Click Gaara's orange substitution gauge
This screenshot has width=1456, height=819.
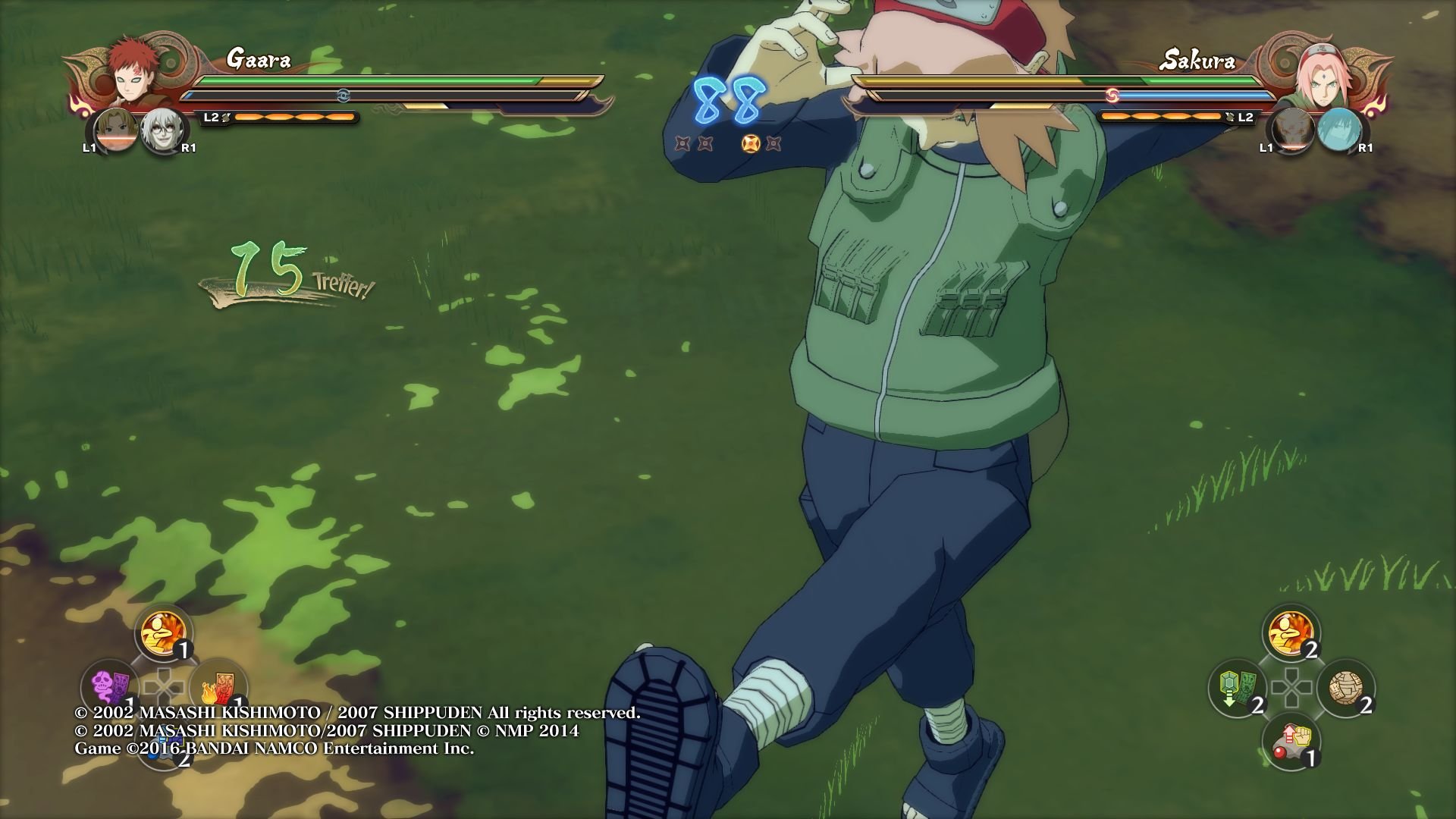coord(296,116)
